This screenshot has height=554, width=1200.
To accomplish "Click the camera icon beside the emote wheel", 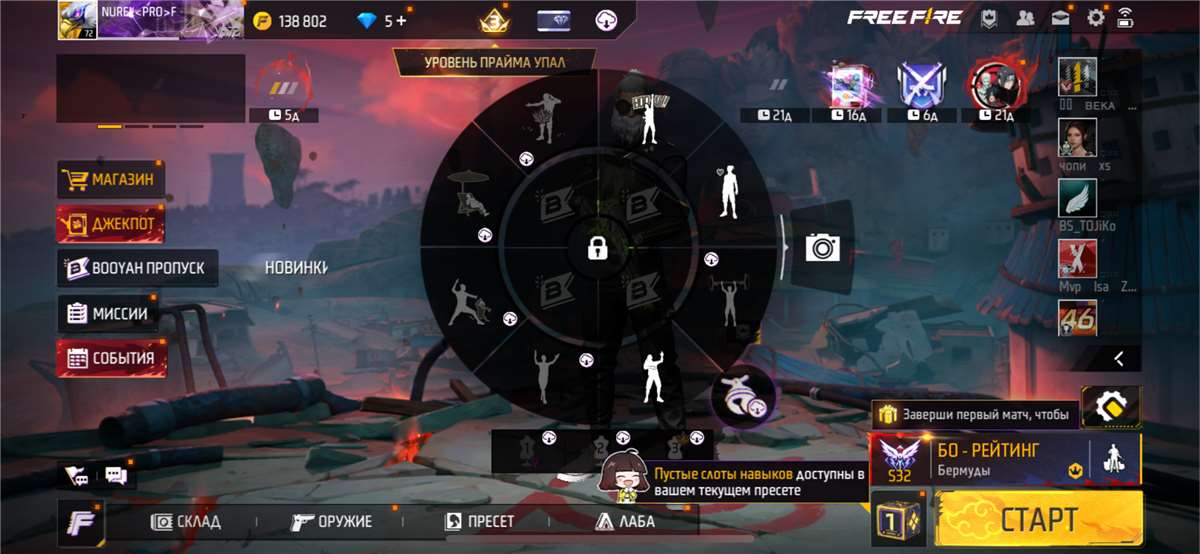I will (822, 247).
